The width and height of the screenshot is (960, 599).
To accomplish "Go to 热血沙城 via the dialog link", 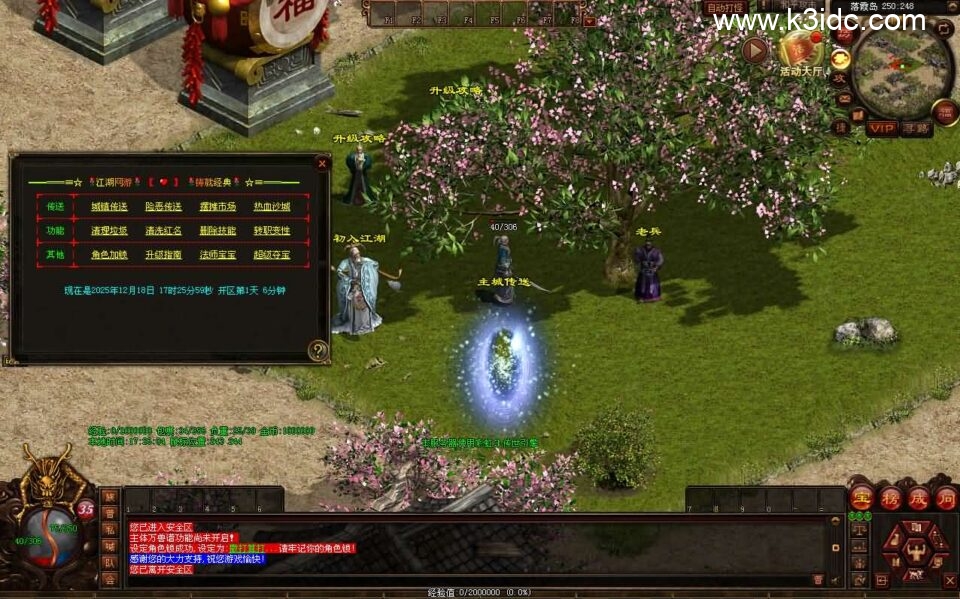I will 272,207.
